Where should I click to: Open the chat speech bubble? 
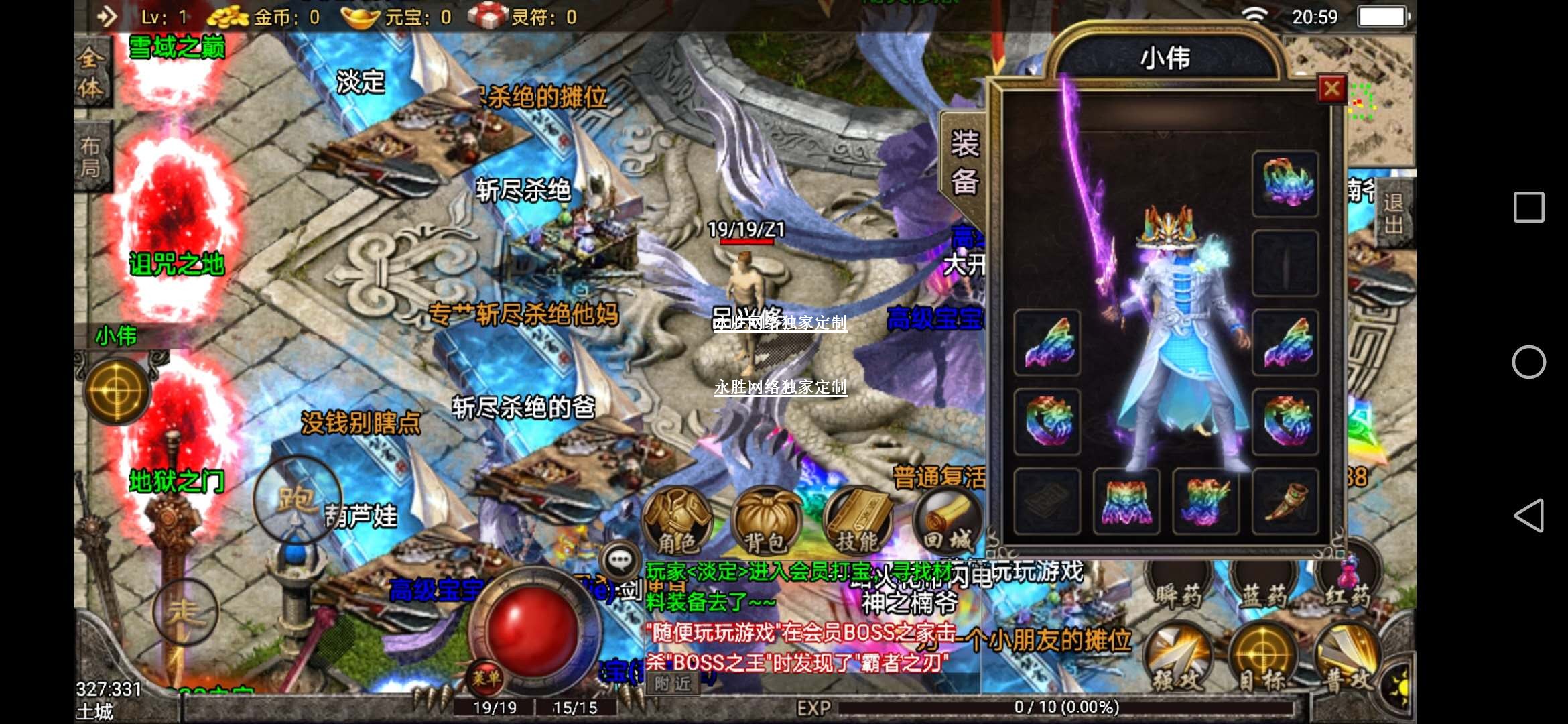coord(620,560)
